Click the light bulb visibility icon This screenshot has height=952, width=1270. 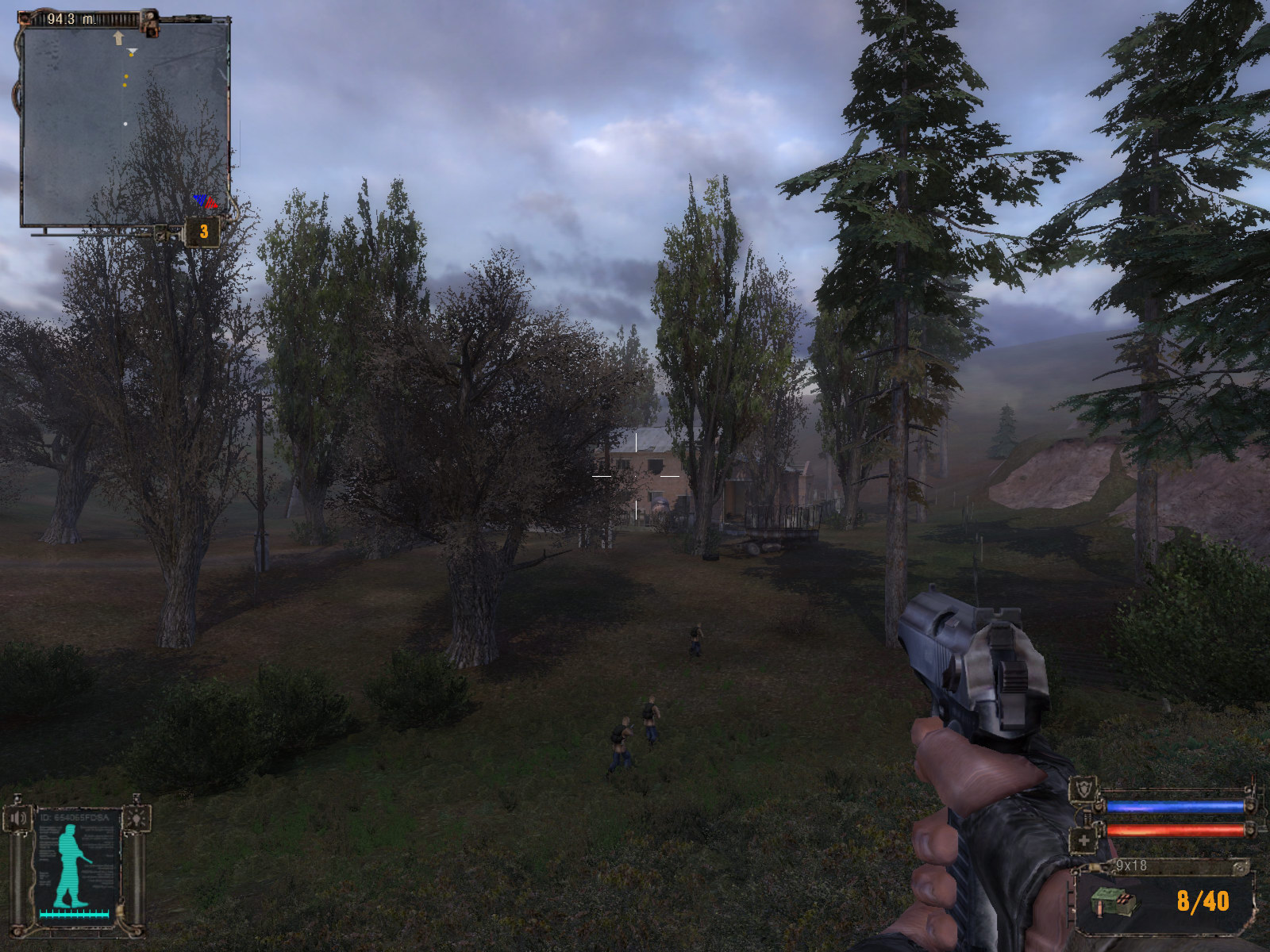(137, 817)
